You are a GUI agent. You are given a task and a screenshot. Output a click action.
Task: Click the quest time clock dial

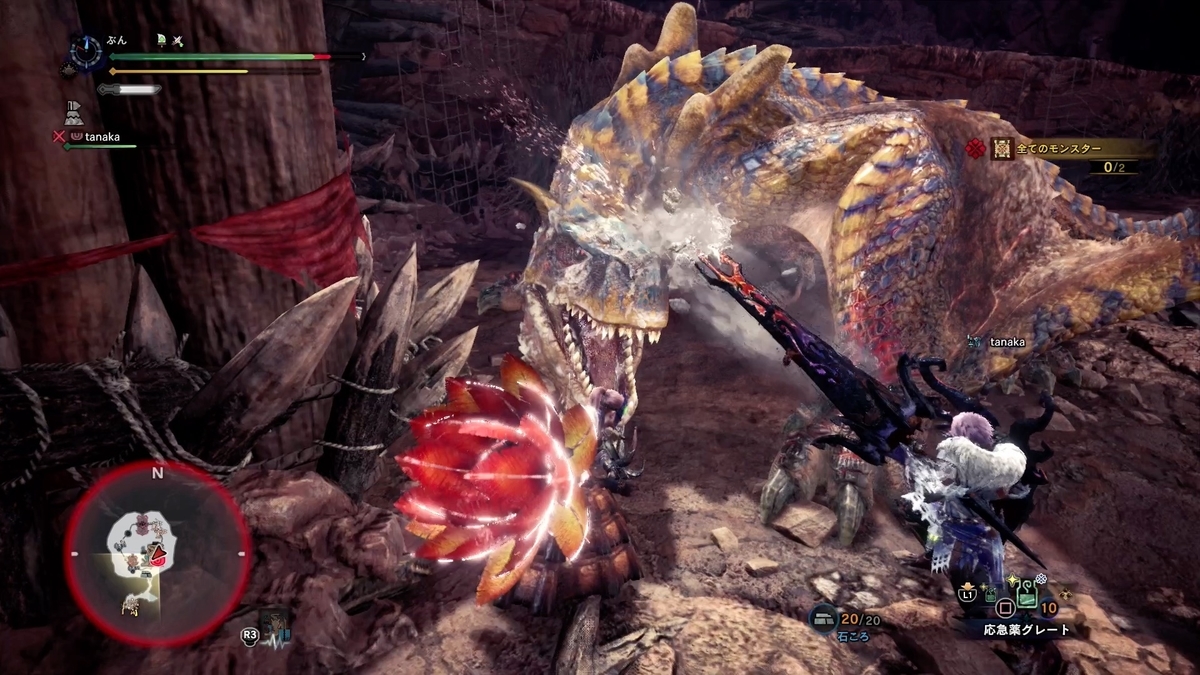[x=87, y=52]
